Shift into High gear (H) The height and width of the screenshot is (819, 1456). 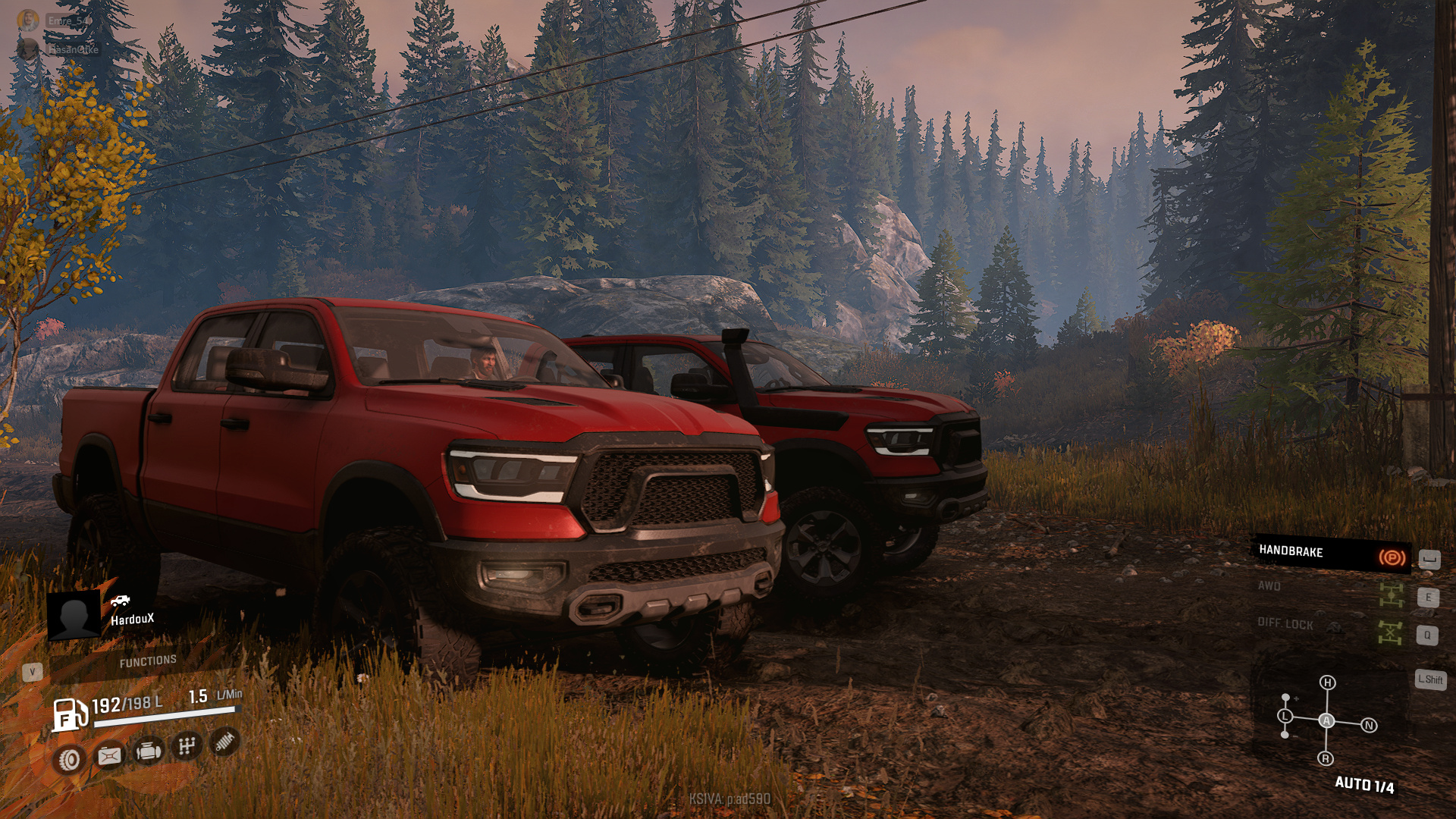[x=1327, y=682]
